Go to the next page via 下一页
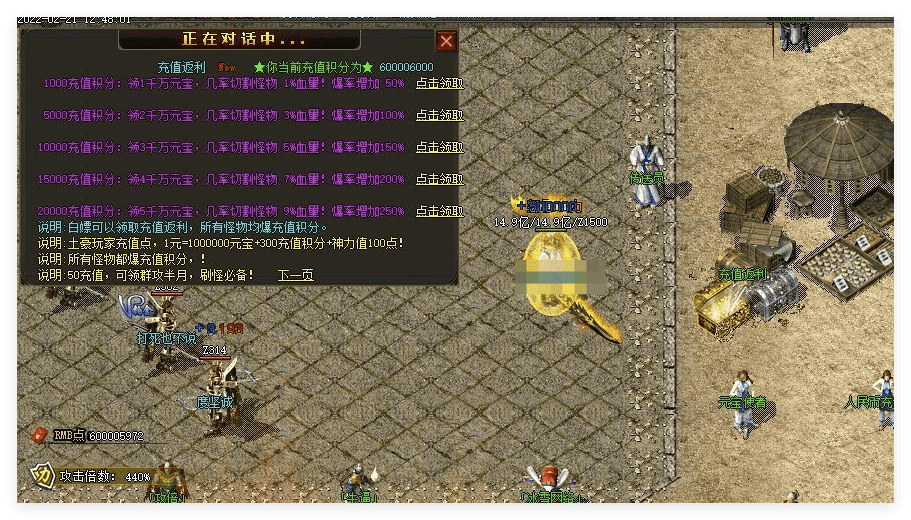 [x=295, y=275]
